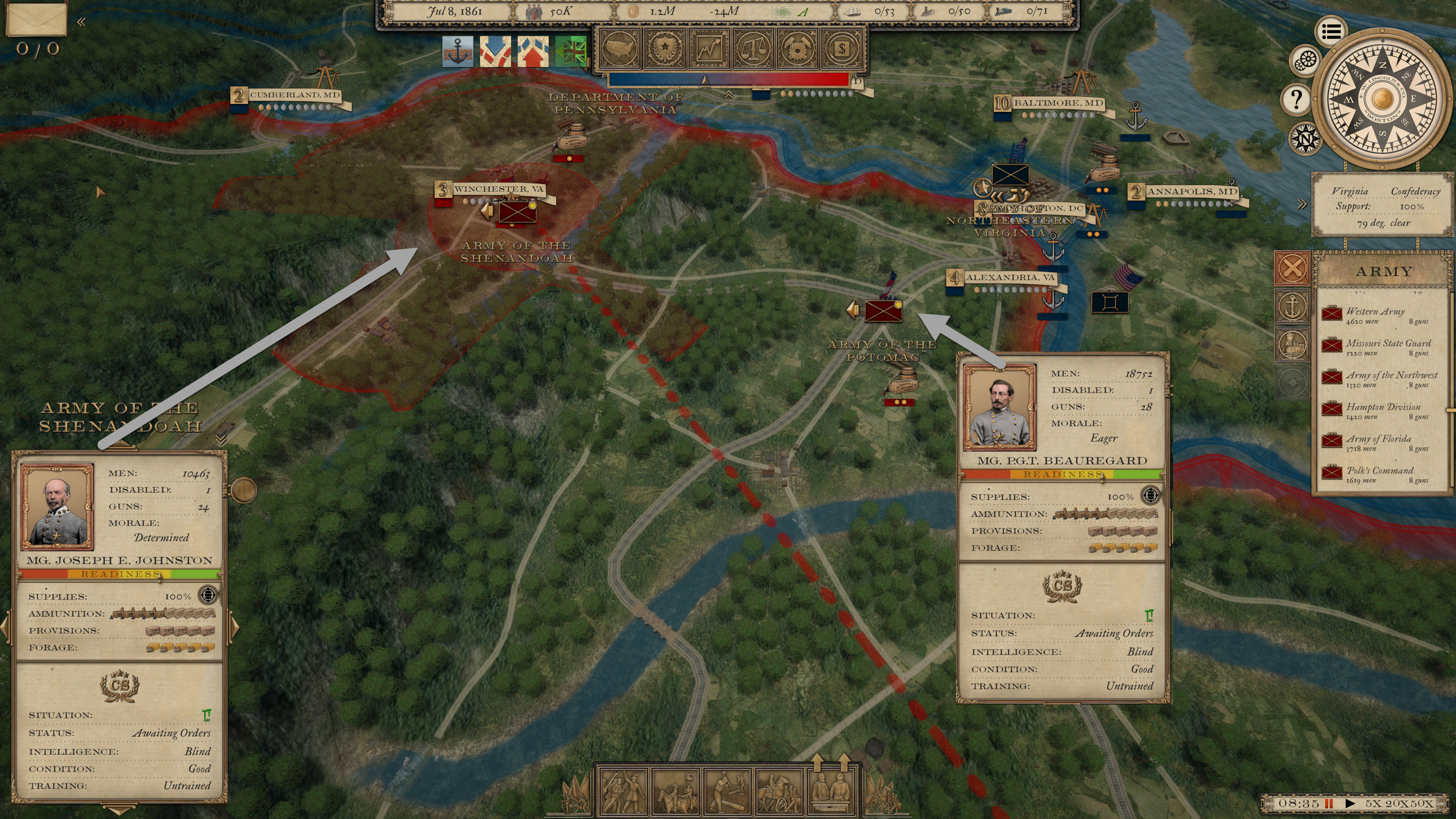Switch to the anchor navy tab
Viewport: 1456px width, 819px height.
(x=1292, y=306)
